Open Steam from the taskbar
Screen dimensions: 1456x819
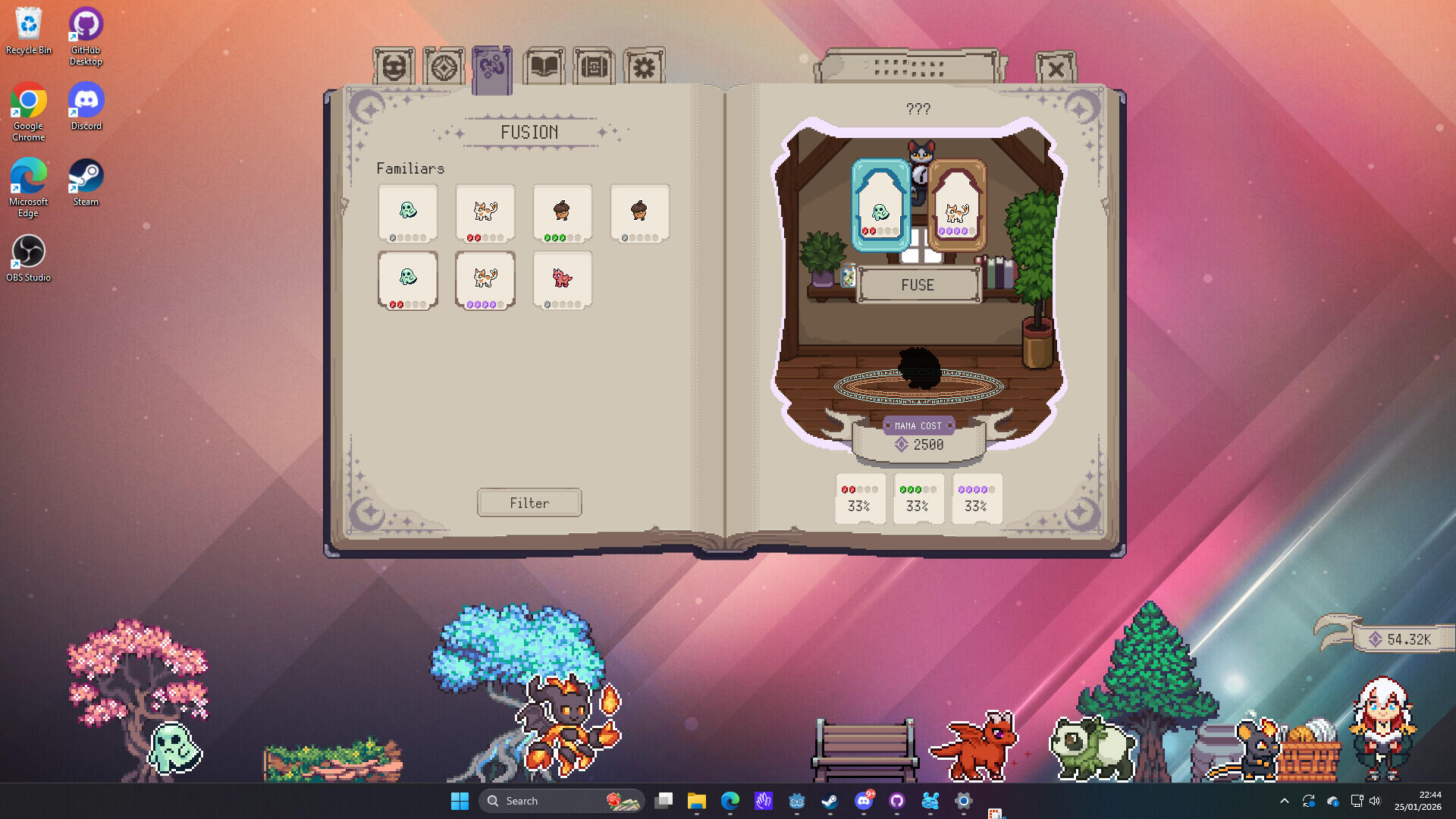[x=830, y=801]
